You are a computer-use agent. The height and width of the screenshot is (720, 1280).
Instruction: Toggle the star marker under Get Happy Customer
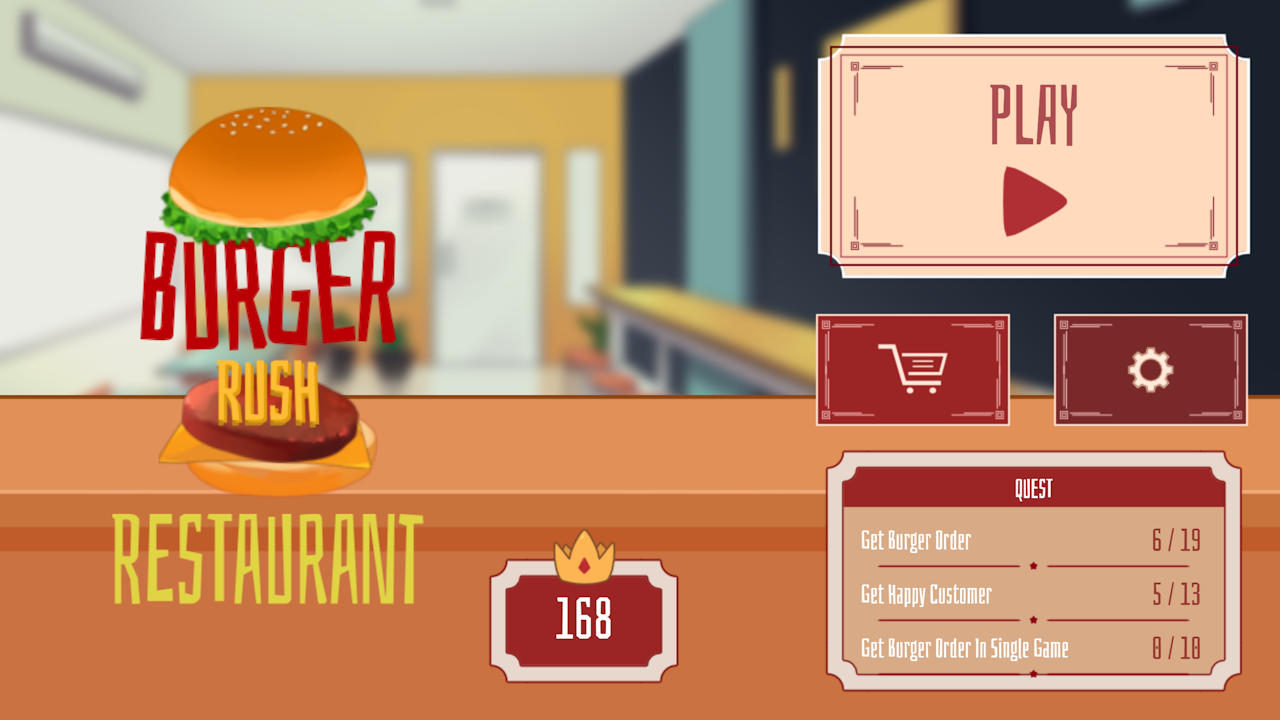1033,618
